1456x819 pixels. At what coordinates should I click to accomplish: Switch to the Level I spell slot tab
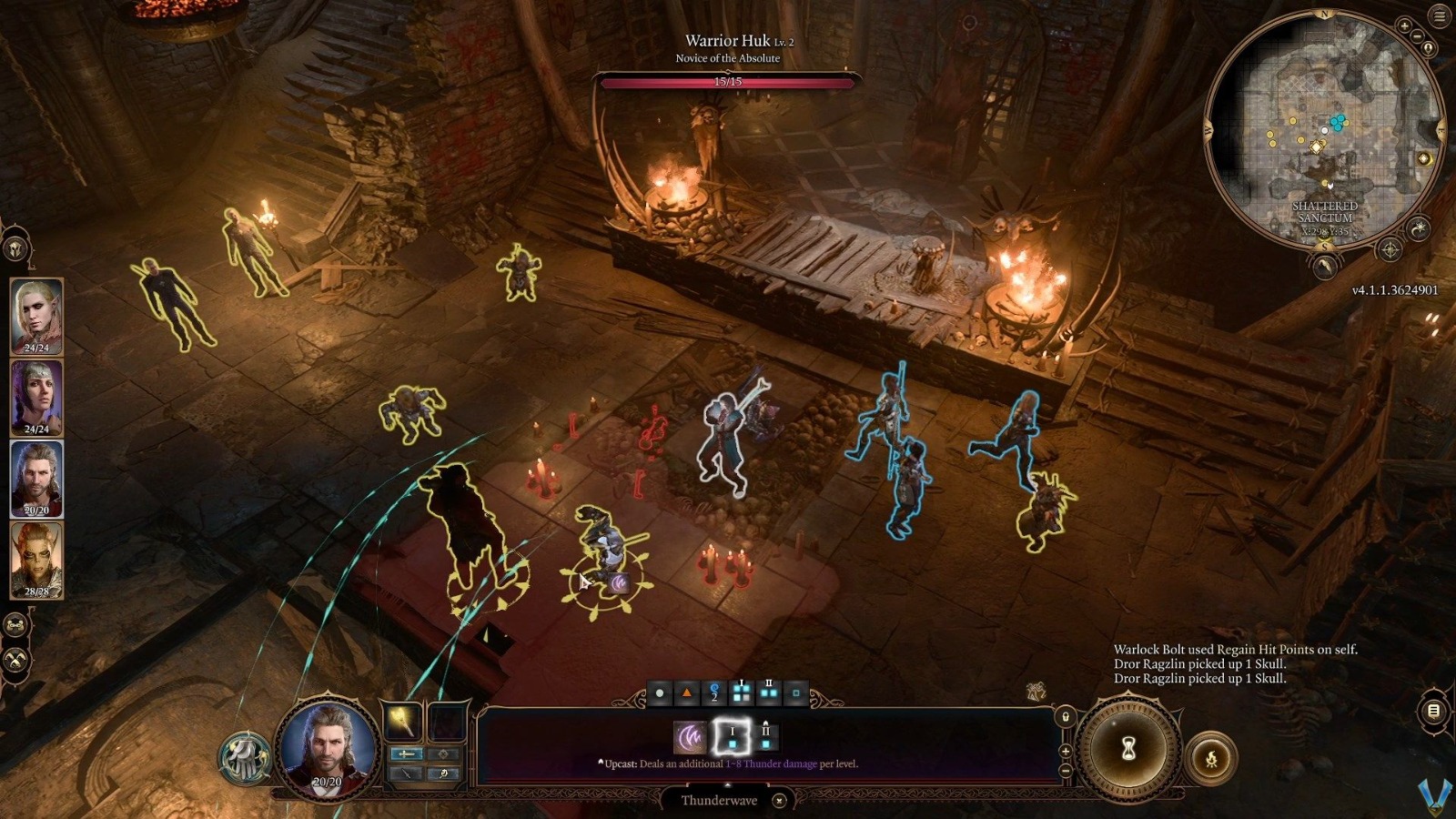(733, 737)
